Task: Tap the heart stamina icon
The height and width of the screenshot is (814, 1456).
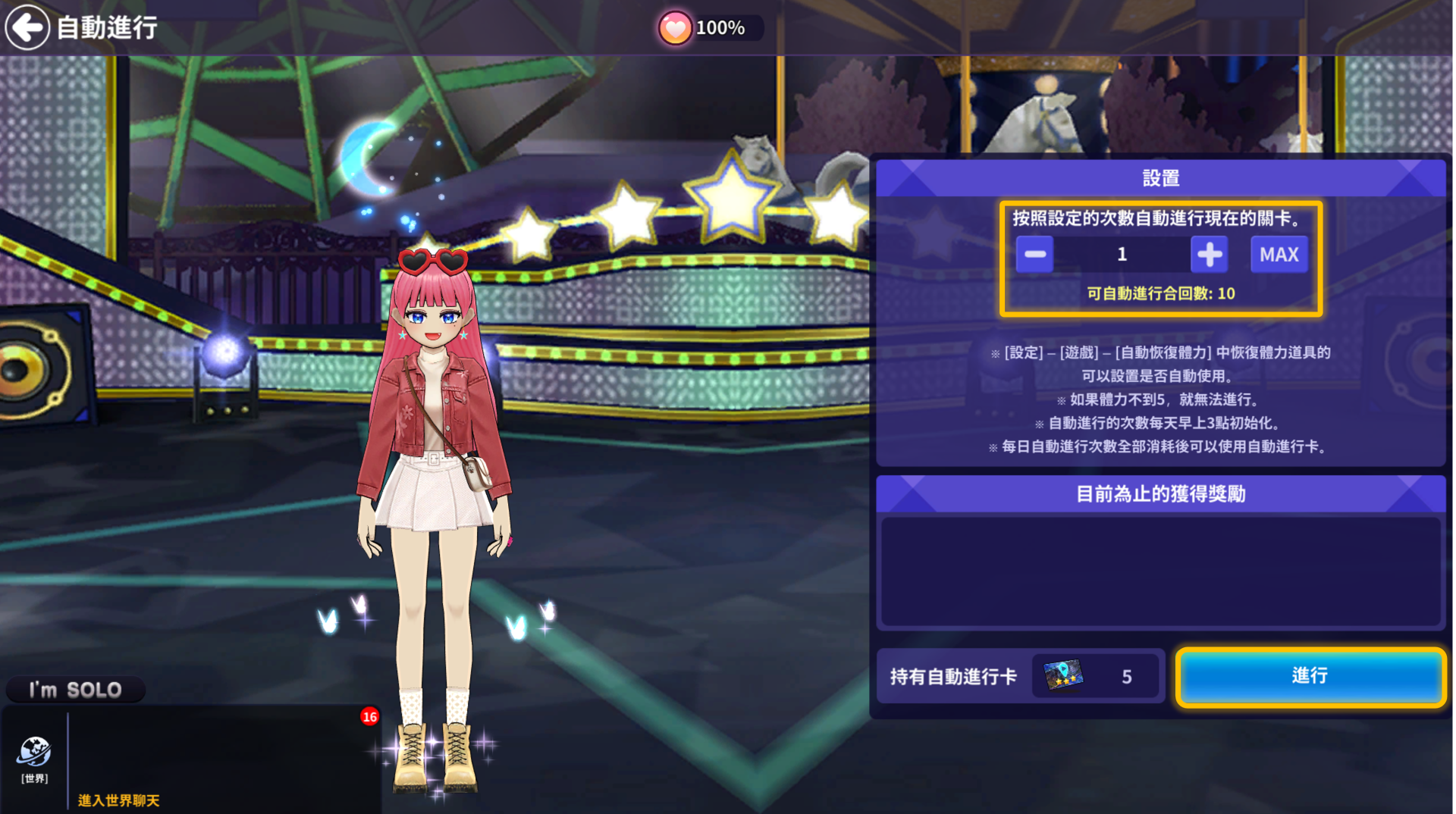Action: [674, 29]
